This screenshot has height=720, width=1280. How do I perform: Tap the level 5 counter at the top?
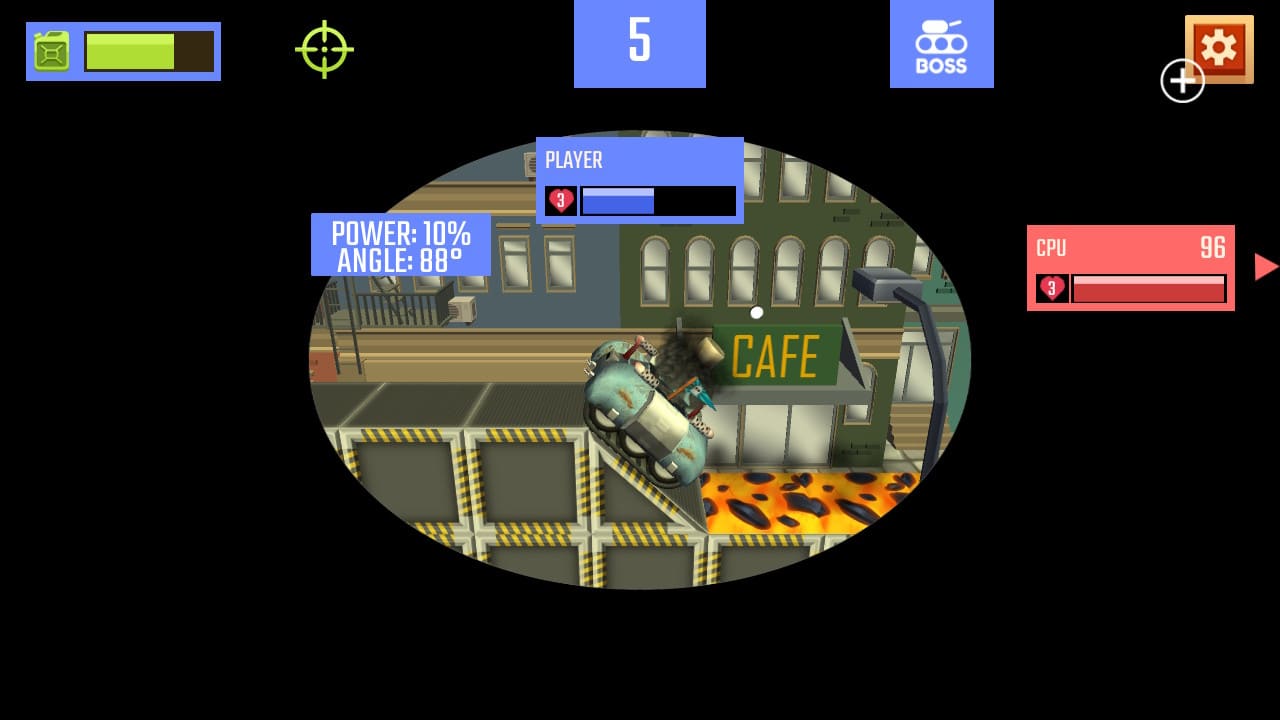[x=639, y=44]
